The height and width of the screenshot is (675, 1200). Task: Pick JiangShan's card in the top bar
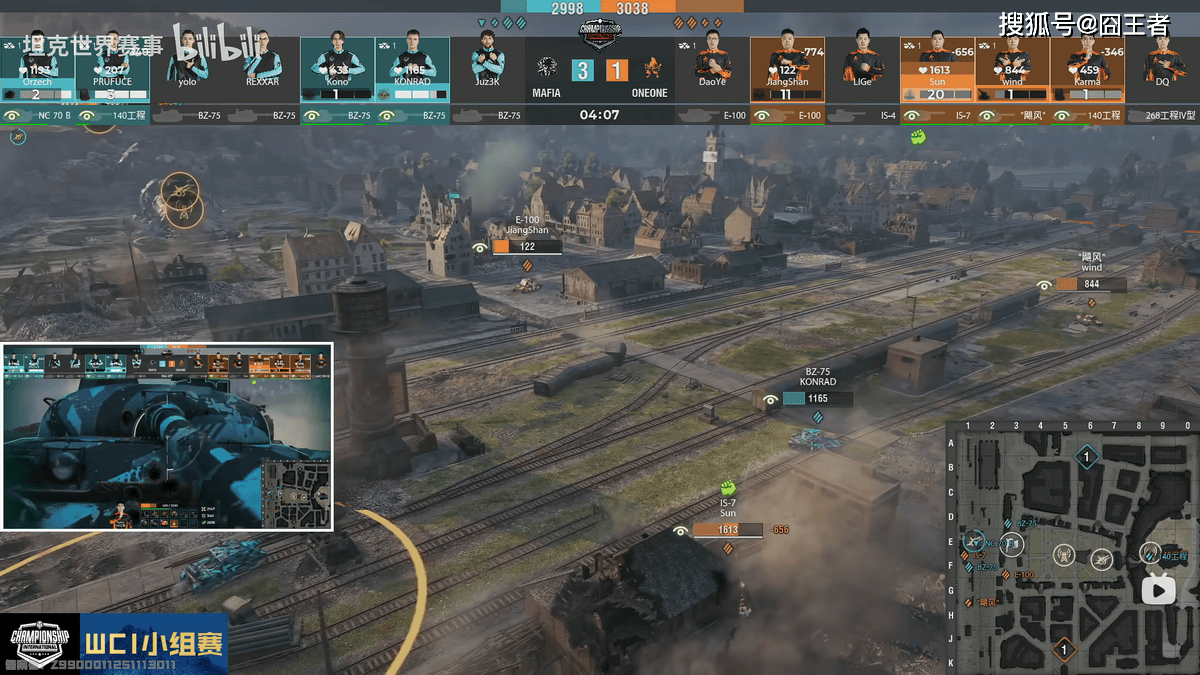[787, 70]
